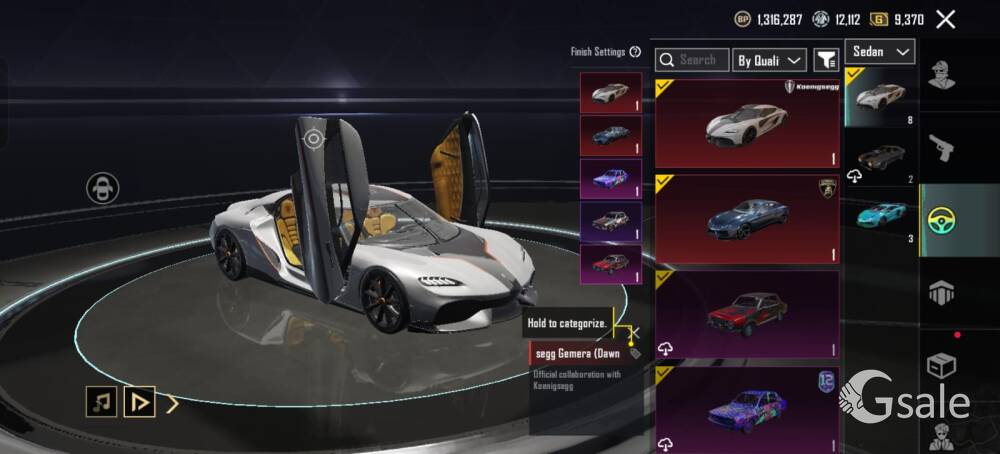The image size is (1000, 454).
Task: Switch to the gun skins tab
Action: [x=941, y=148]
